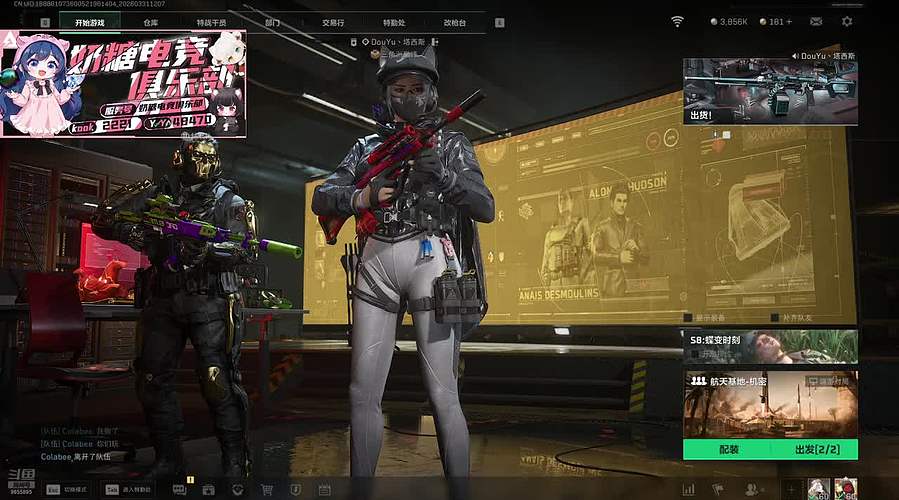Switch to the 特战干员 operators tab
The height and width of the screenshot is (500, 899).
tap(211, 22)
